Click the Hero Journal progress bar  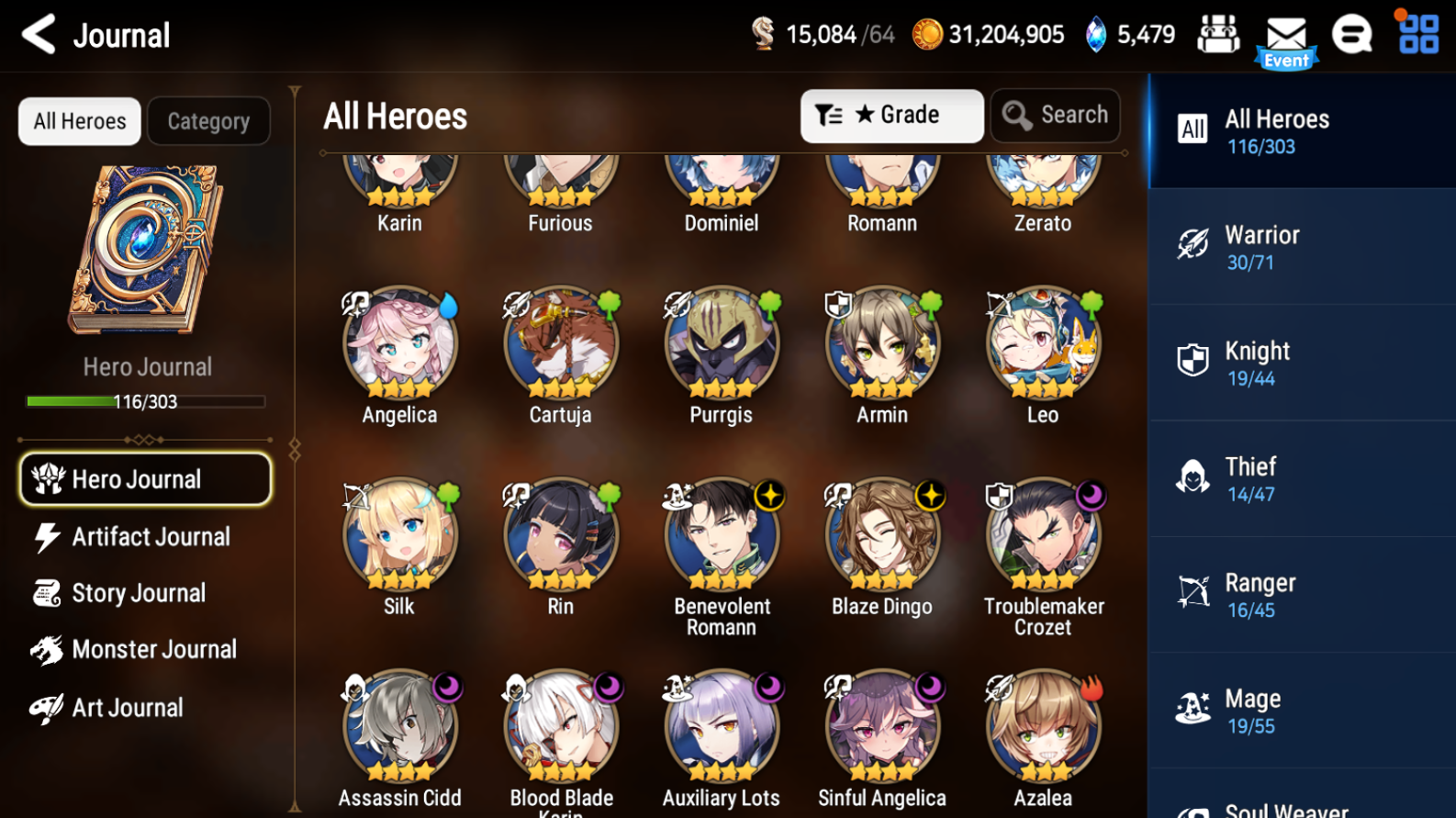click(x=143, y=401)
